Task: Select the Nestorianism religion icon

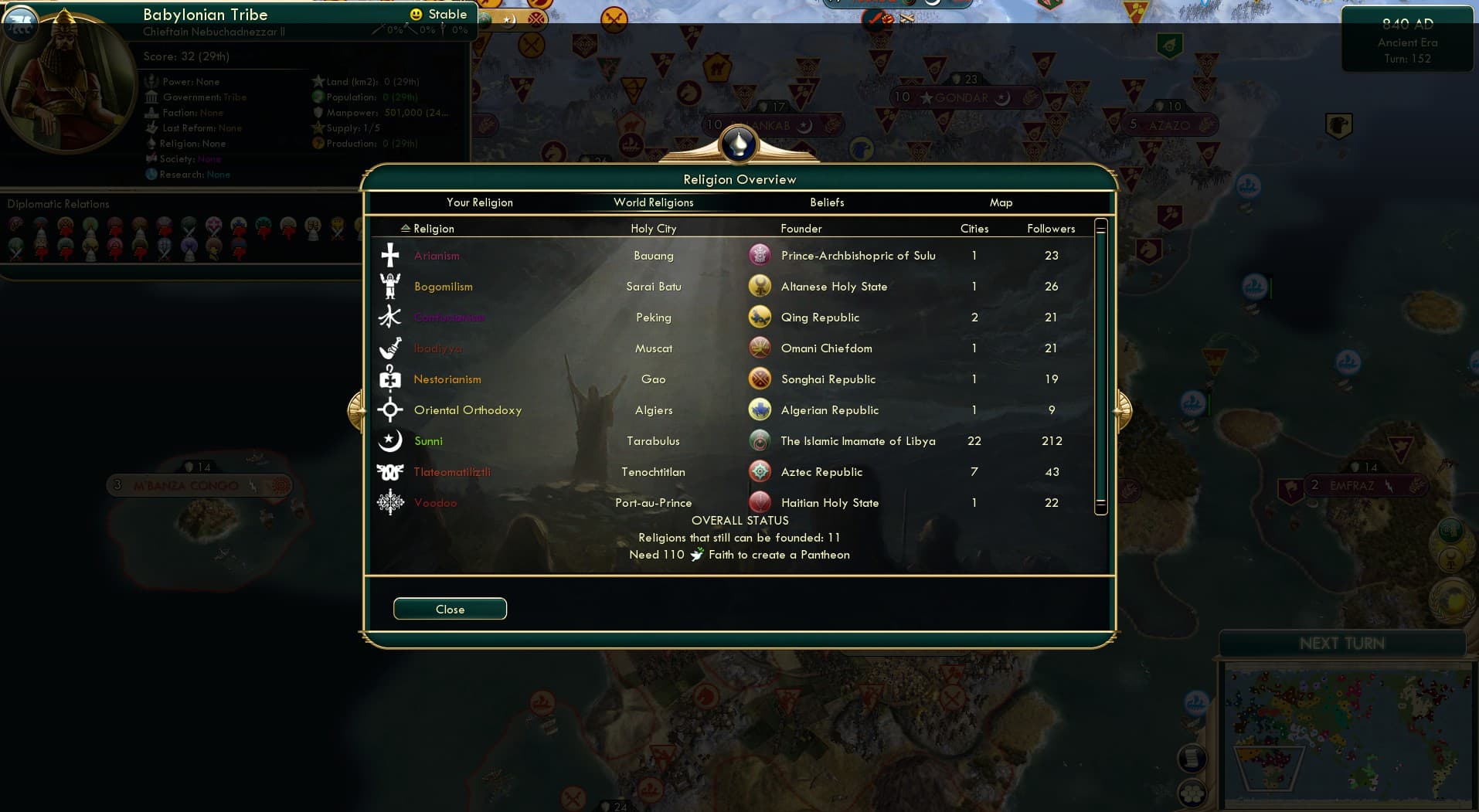Action: [389, 379]
